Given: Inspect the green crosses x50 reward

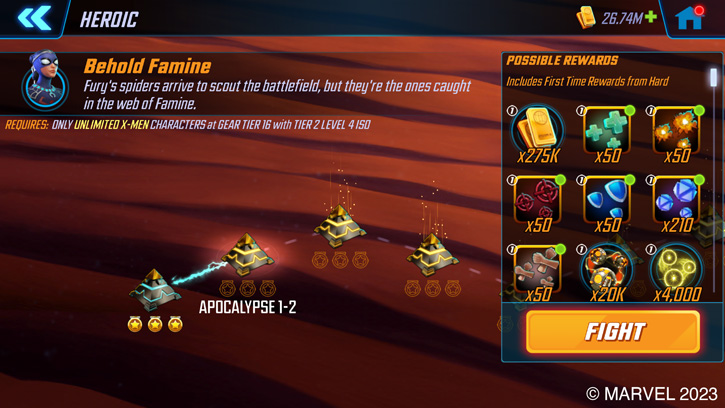Looking at the screenshot, I should click(x=607, y=132).
